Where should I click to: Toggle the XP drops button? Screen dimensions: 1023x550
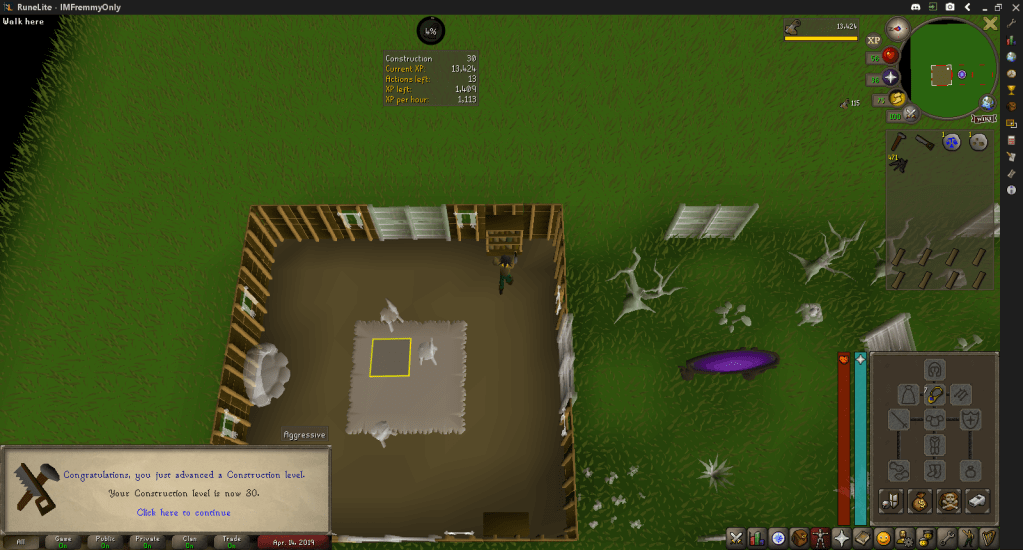(873, 40)
